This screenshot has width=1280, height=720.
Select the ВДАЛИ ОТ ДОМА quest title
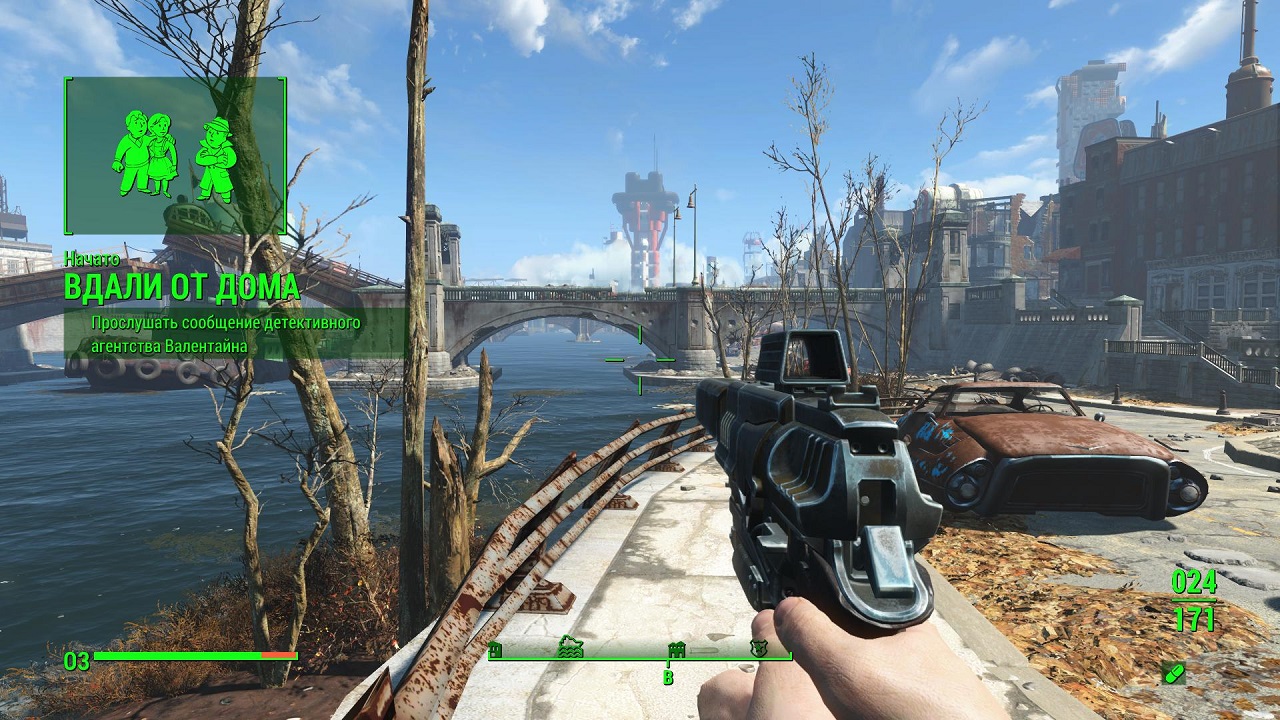coord(182,287)
